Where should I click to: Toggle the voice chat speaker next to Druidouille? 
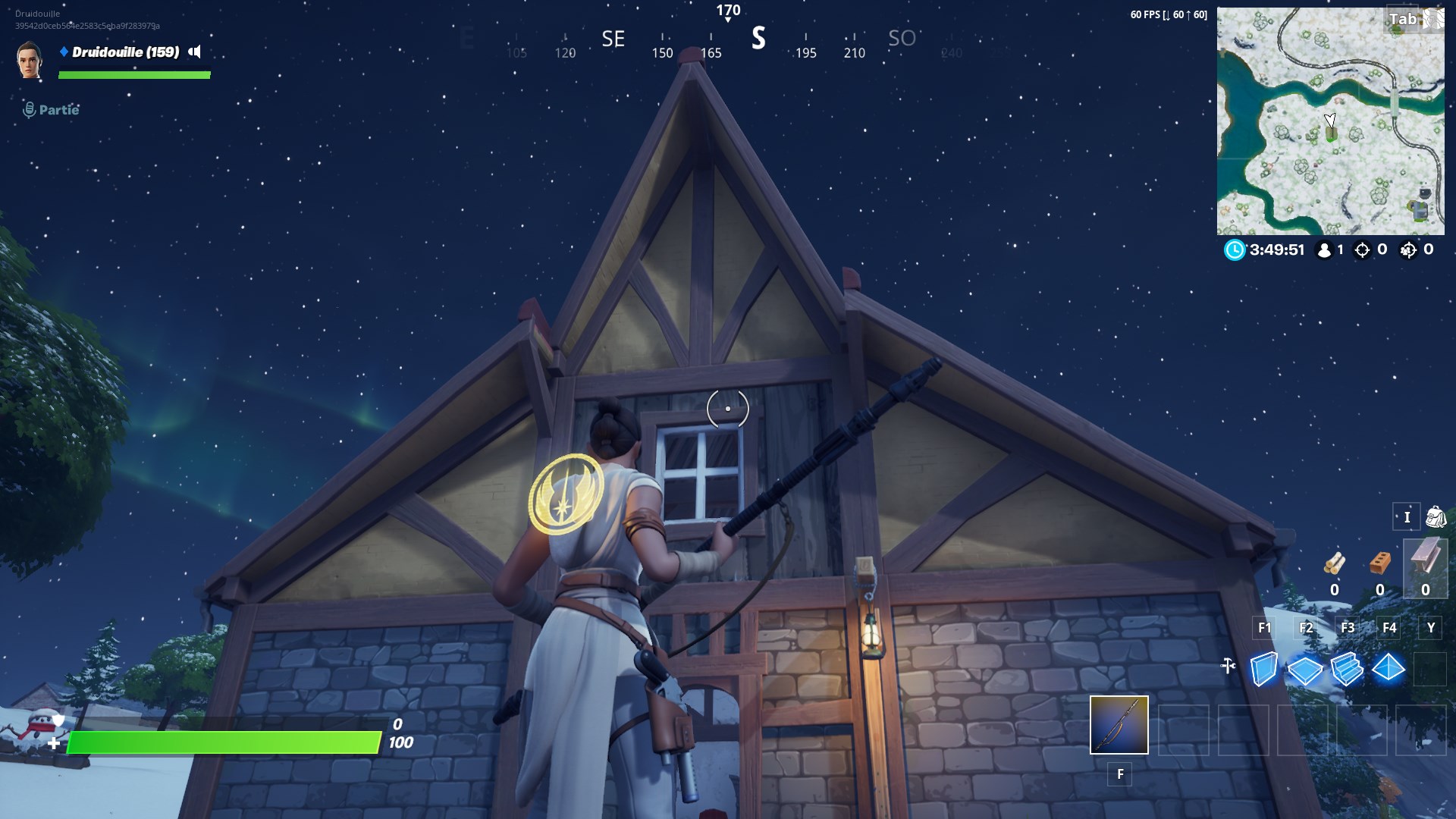195,52
